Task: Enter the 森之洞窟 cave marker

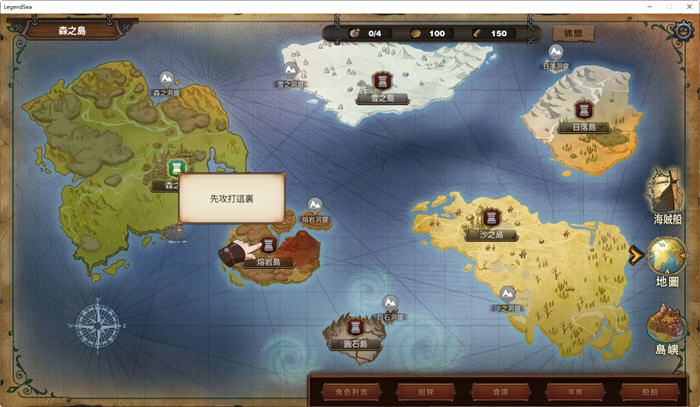Action: pos(166,78)
